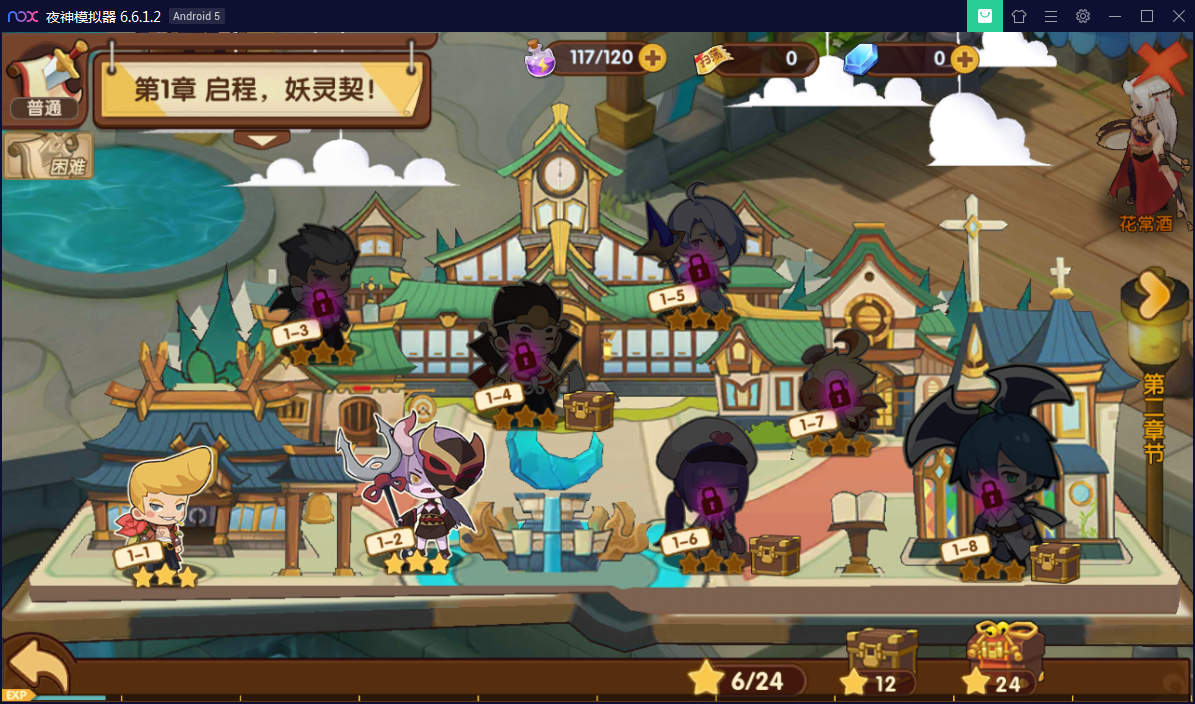This screenshot has width=1195, height=704.
Task: Add blue diamonds with the plus button
Action: coord(964,59)
